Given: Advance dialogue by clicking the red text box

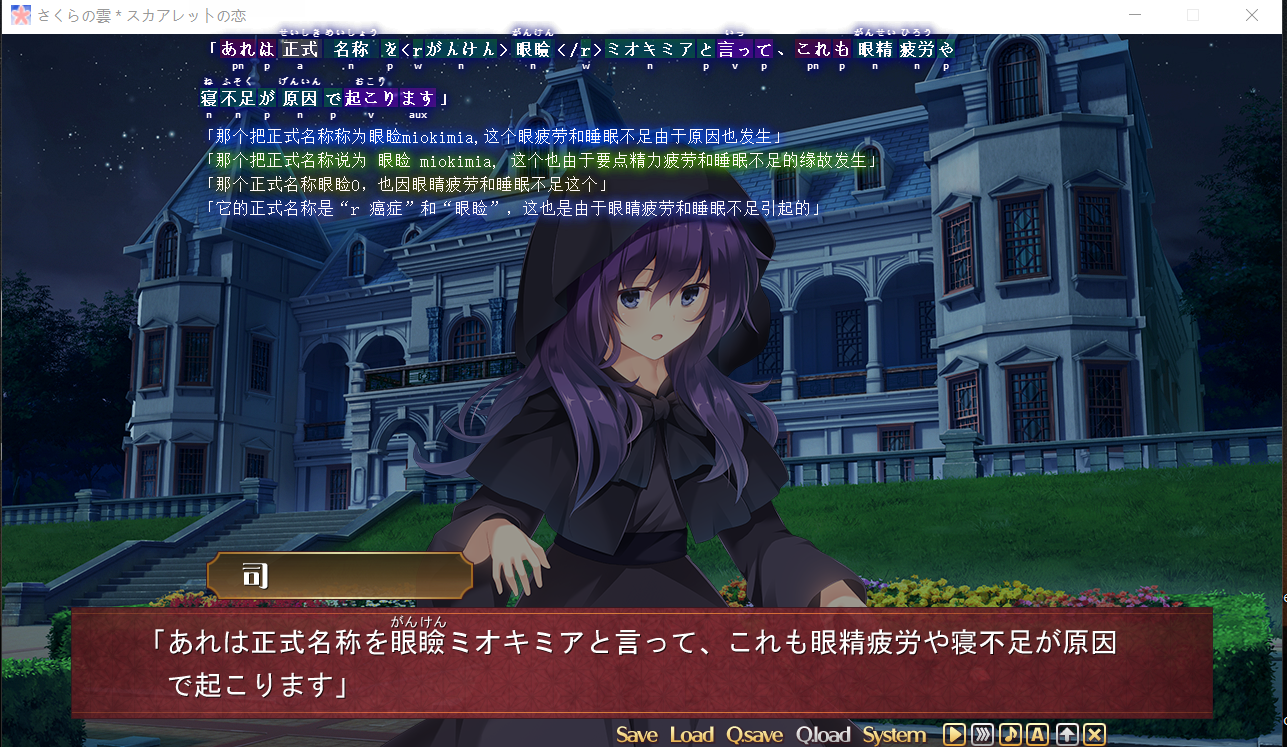Looking at the screenshot, I should tap(640, 661).
